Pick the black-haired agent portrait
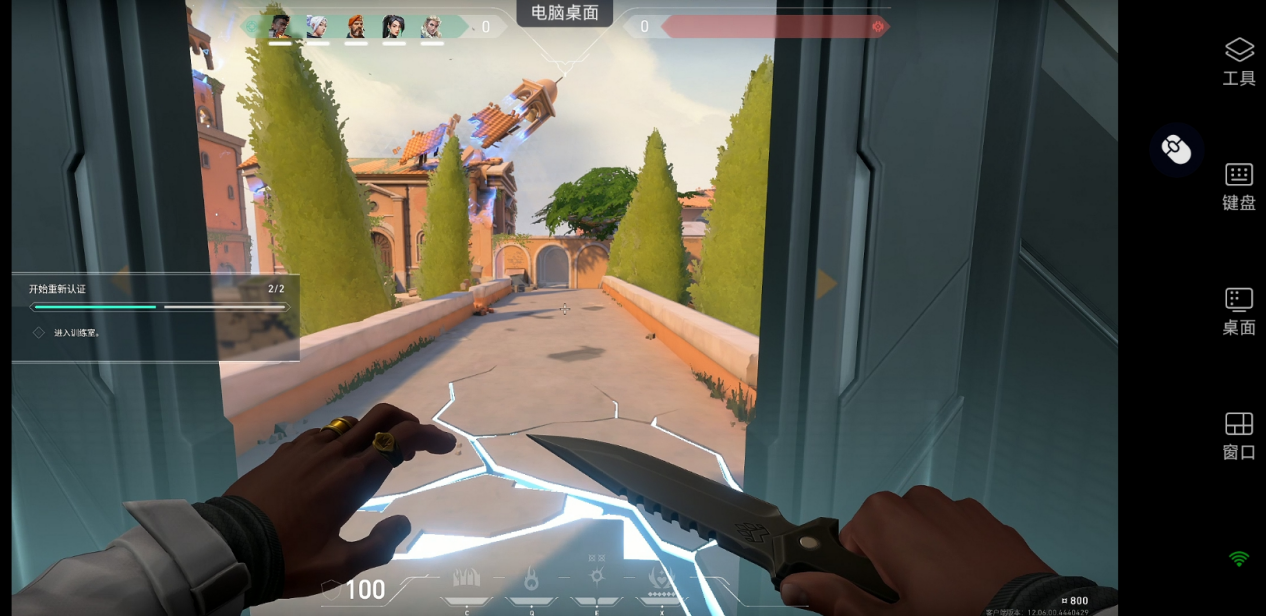 click(394, 27)
